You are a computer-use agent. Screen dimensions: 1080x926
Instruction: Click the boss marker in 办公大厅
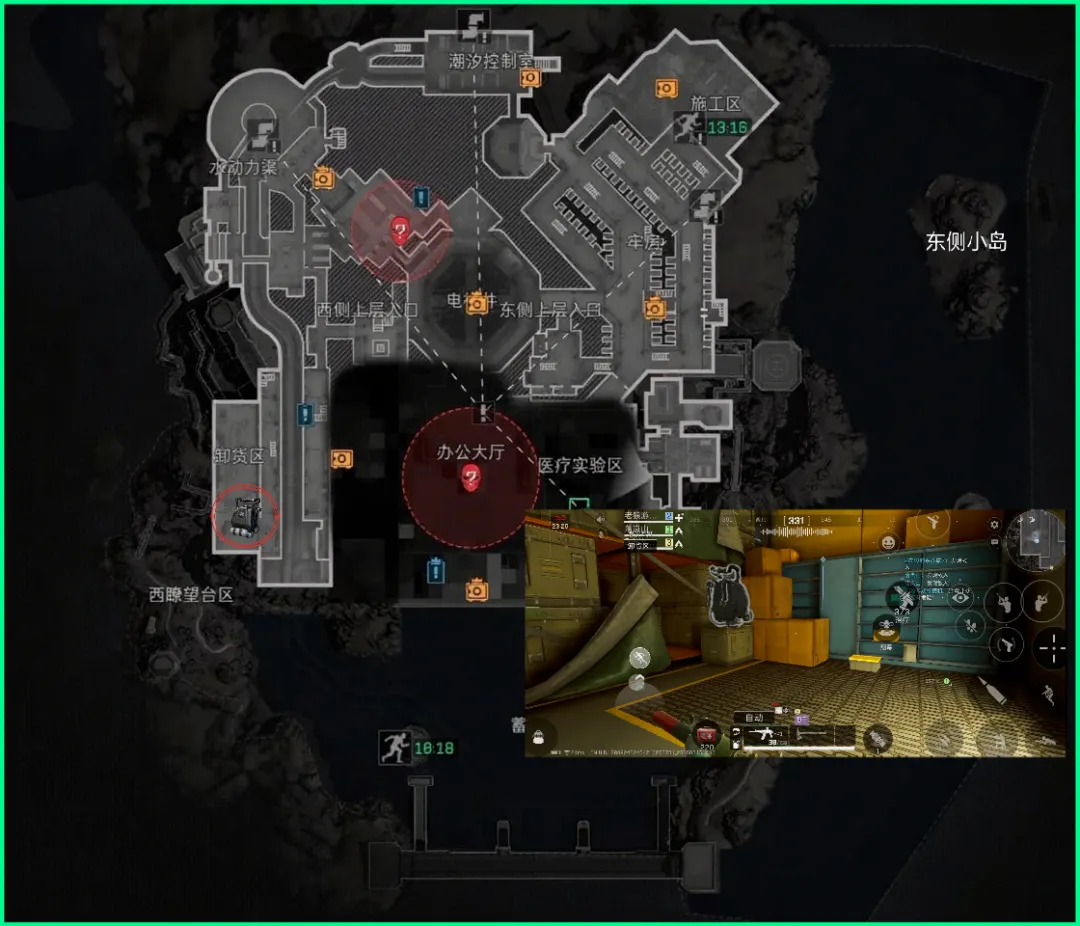(471, 479)
